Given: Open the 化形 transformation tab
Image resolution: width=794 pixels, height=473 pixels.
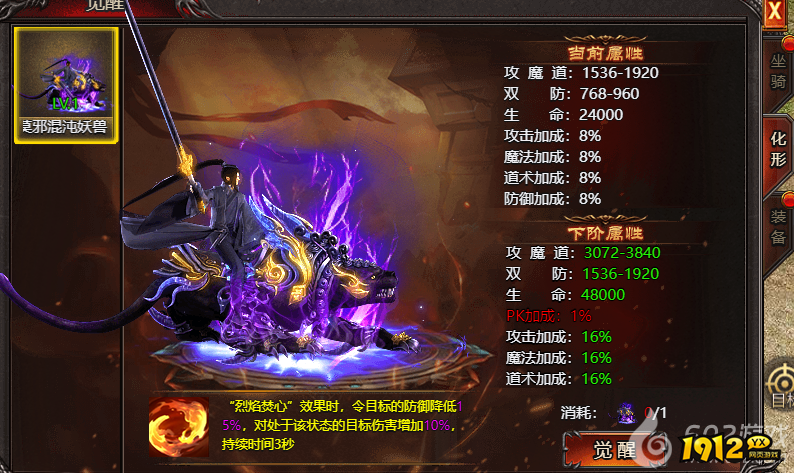Looking at the screenshot, I should (778, 148).
